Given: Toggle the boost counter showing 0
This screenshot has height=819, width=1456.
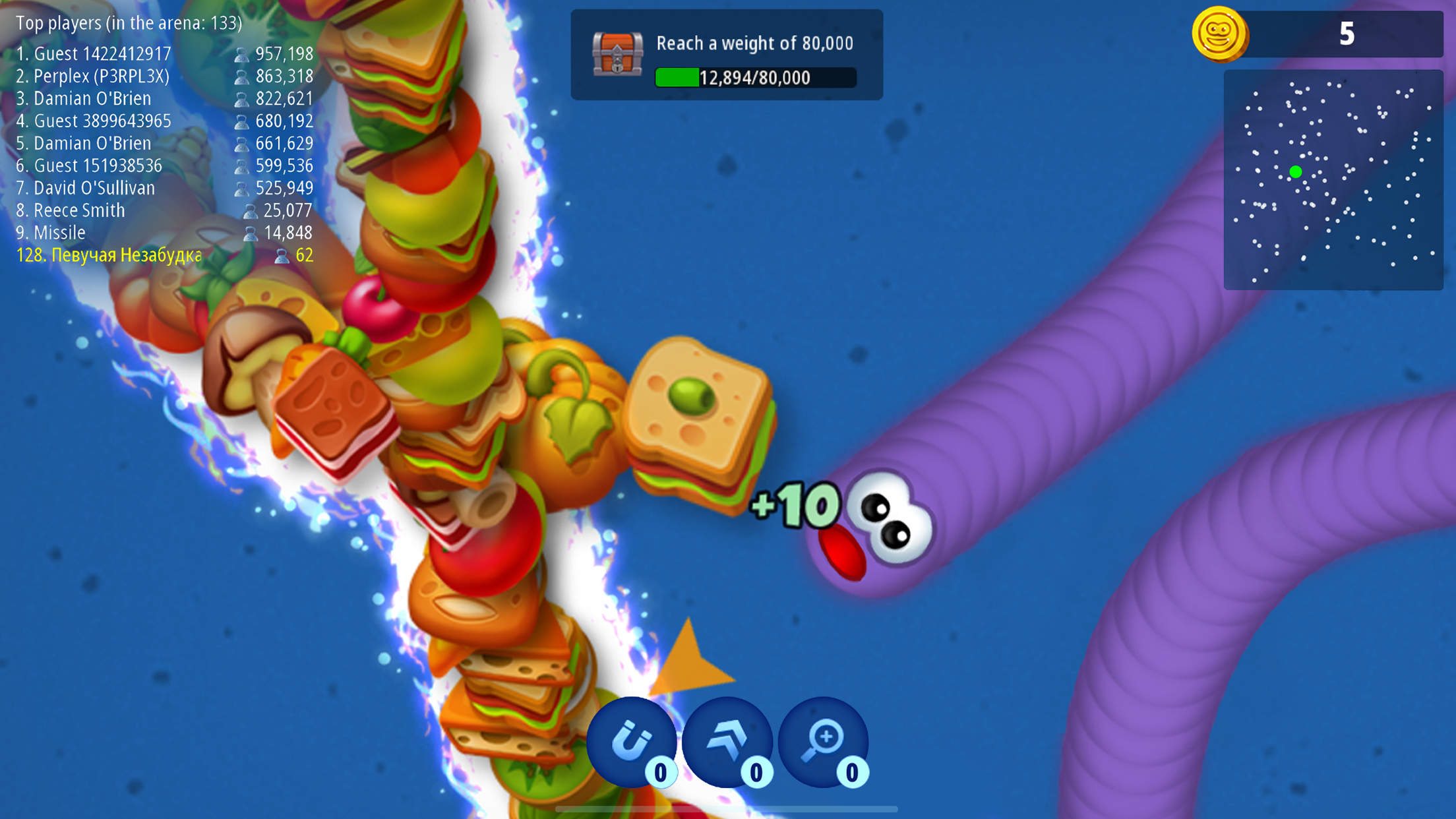Looking at the screenshot, I should pos(756,773).
